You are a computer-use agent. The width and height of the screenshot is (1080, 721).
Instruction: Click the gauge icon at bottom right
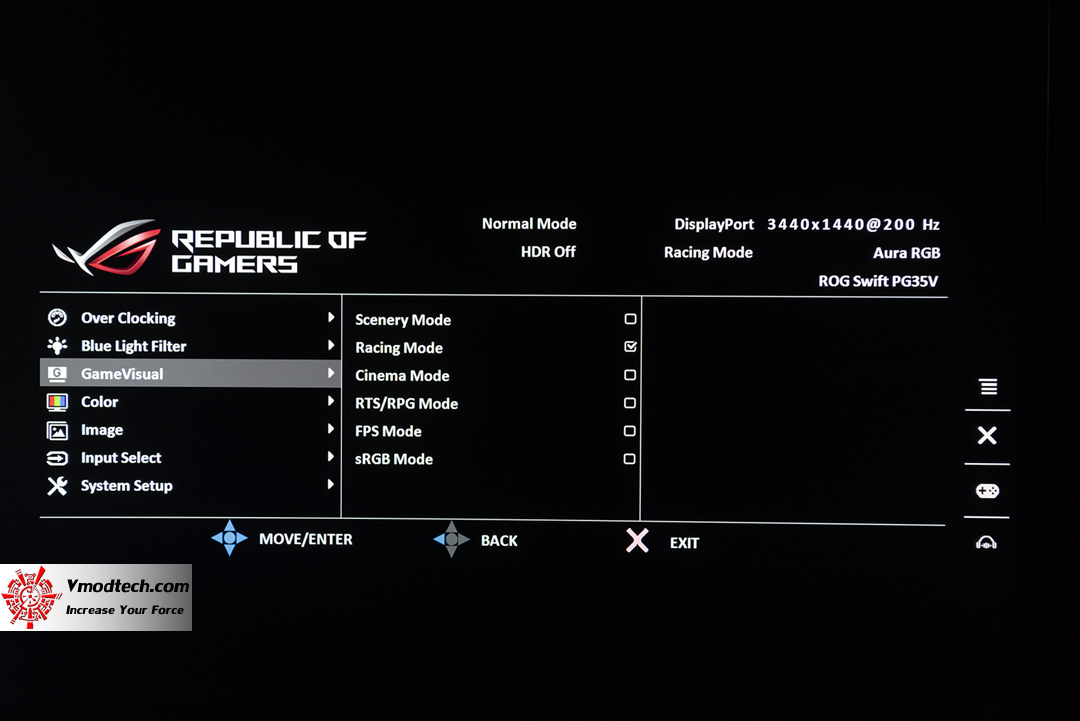click(x=987, y=543)
